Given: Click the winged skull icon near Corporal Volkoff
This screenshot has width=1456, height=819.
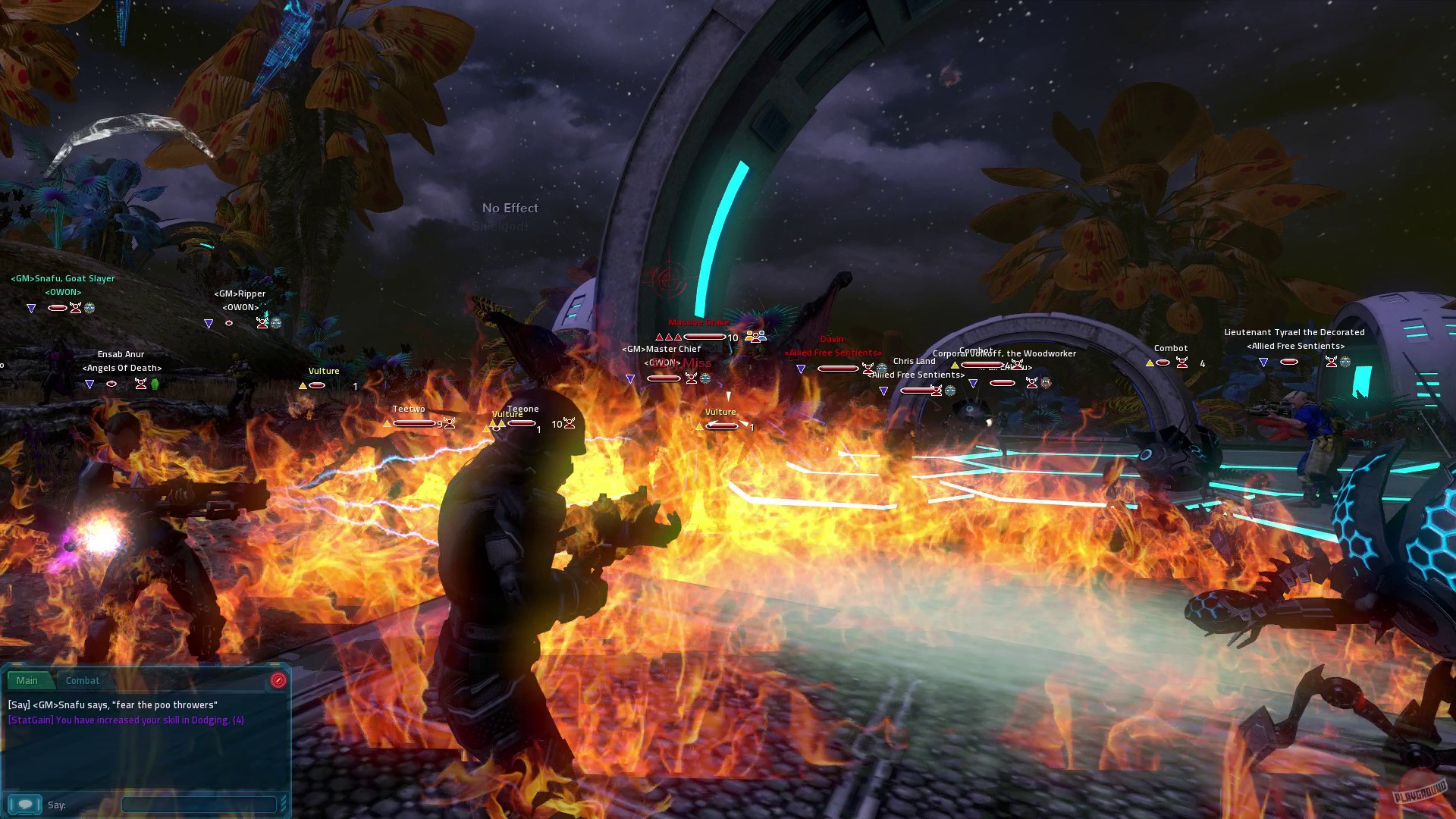Looking at the screenshot, I should point(1017,365).
